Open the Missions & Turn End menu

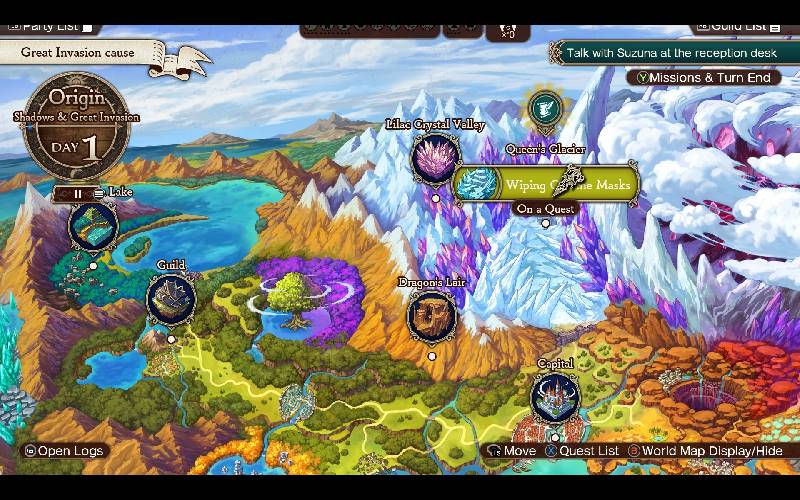point(702,77)
